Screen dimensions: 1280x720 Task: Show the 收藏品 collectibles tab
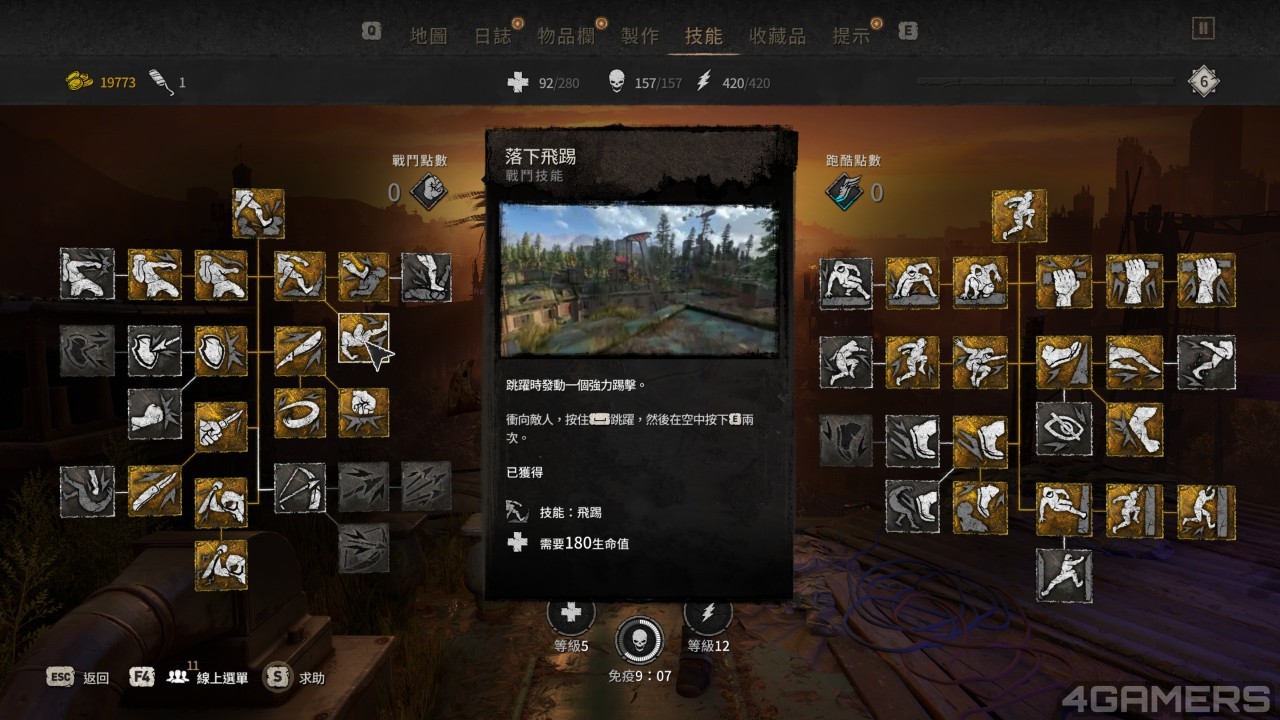coord(777,36)
